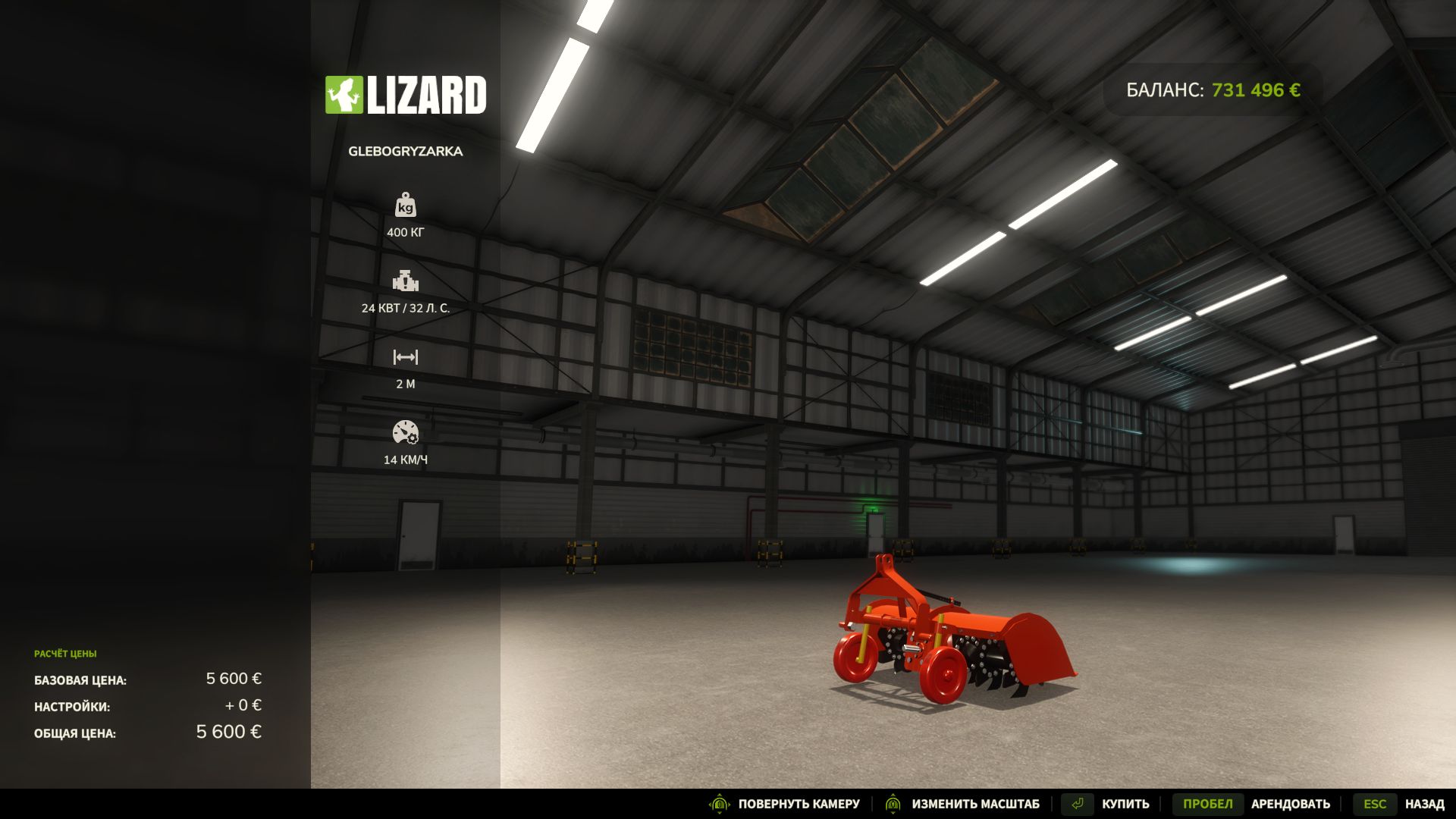Click the enter-key icon beside Купить

1077,803
